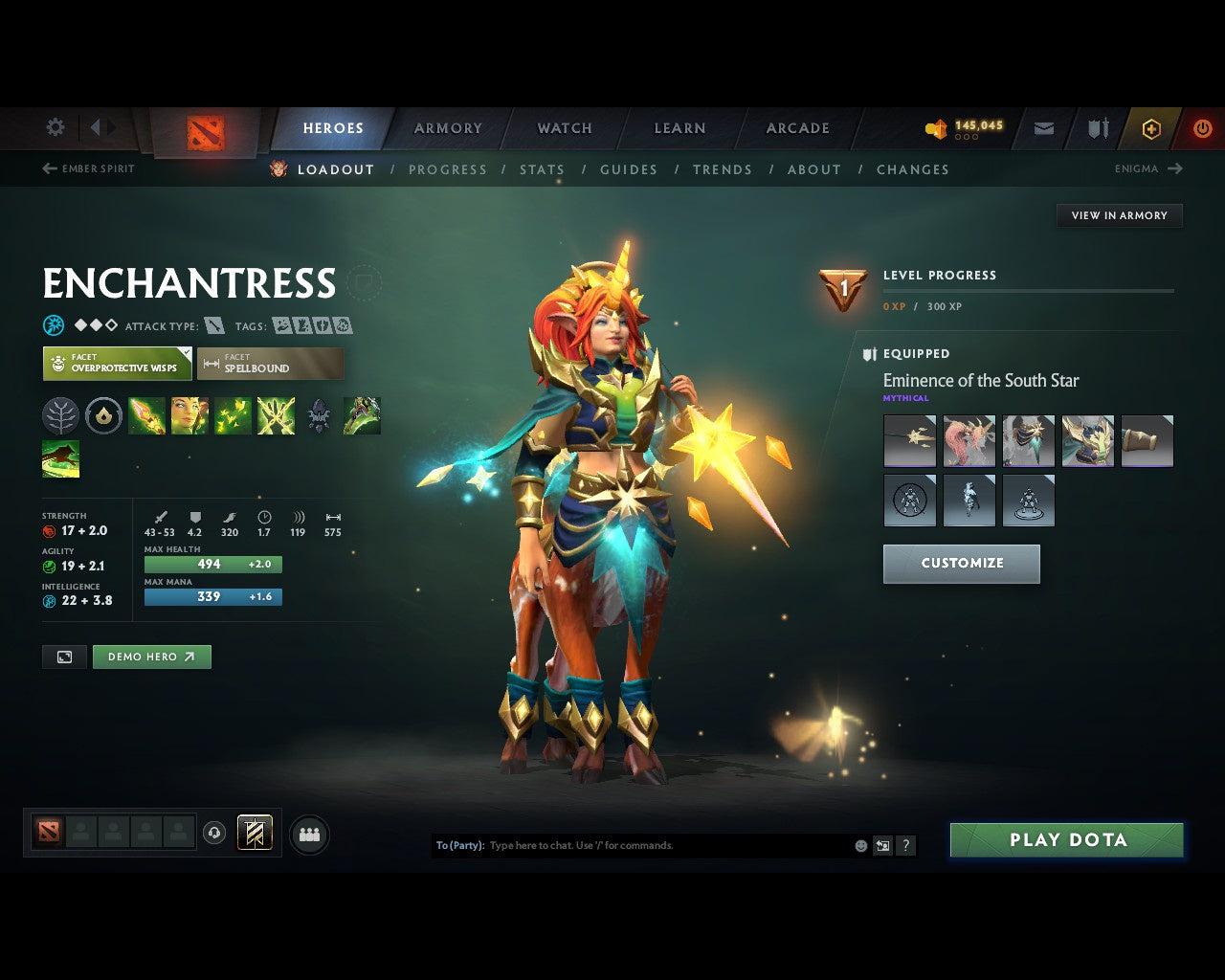Click the Aghanim's Scepter upgrade icon
Viewport: 1225px width, 980px height.
point(319,414)
